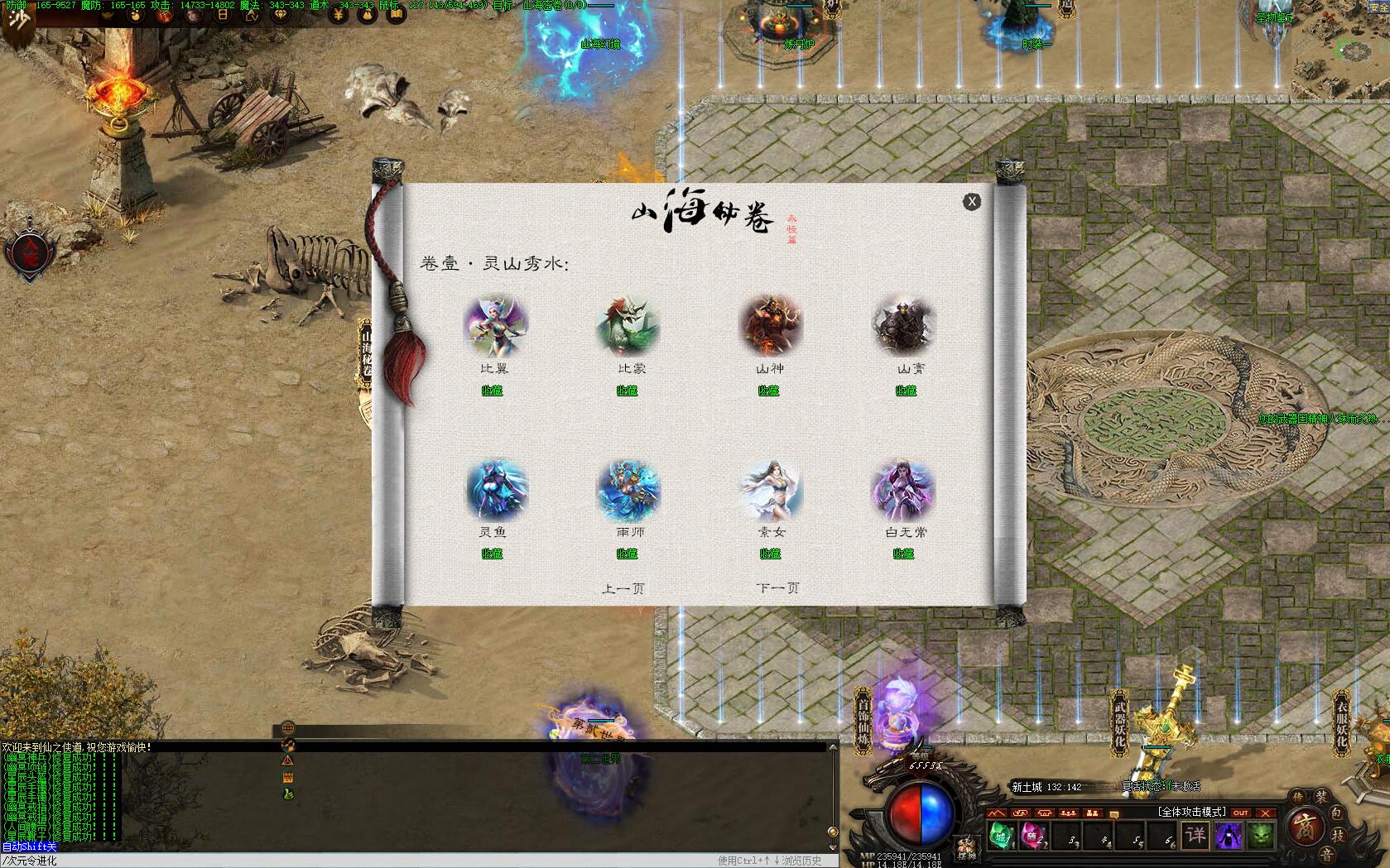The height and width of the screenshot is (868, 1390).
Task: Go to next page with 下一页
Action: pos(777,588)
